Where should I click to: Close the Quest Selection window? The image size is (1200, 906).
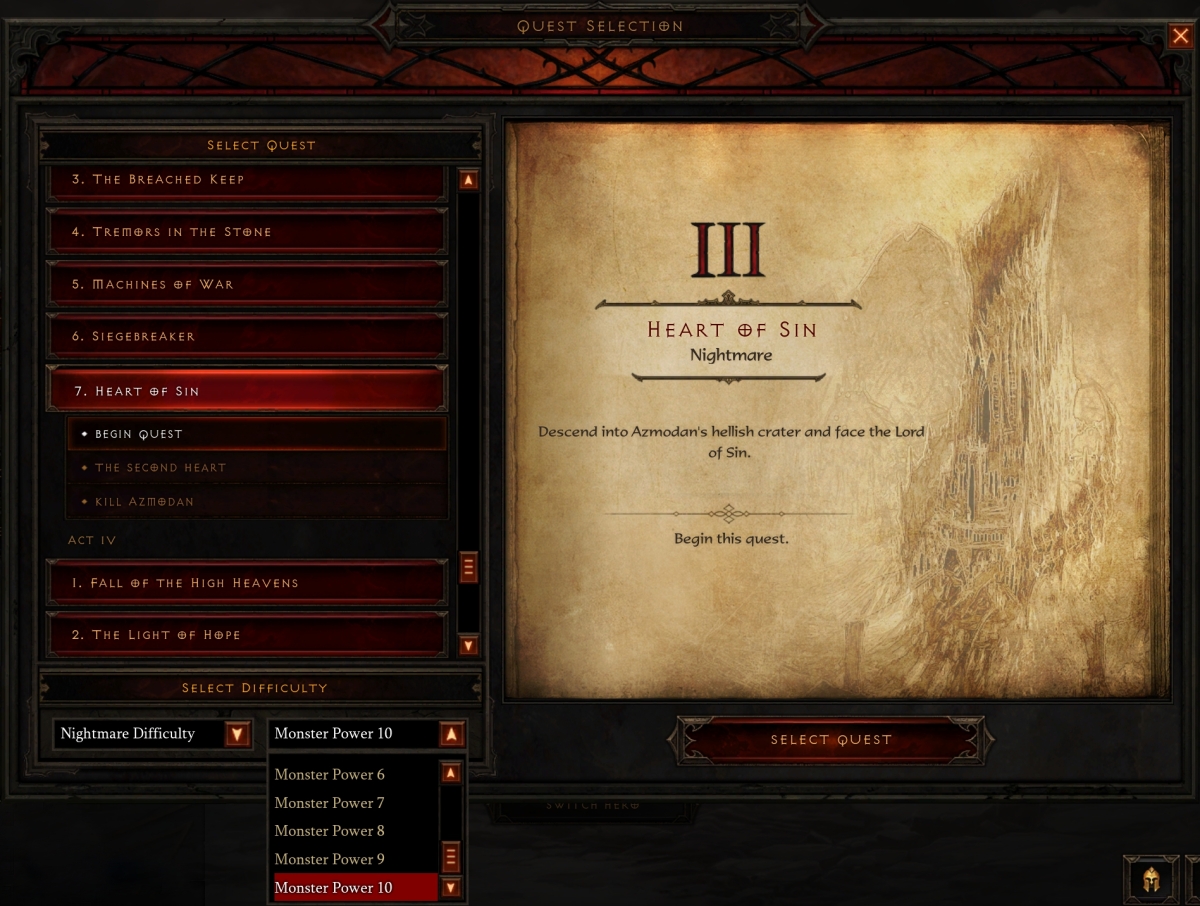1180,37
